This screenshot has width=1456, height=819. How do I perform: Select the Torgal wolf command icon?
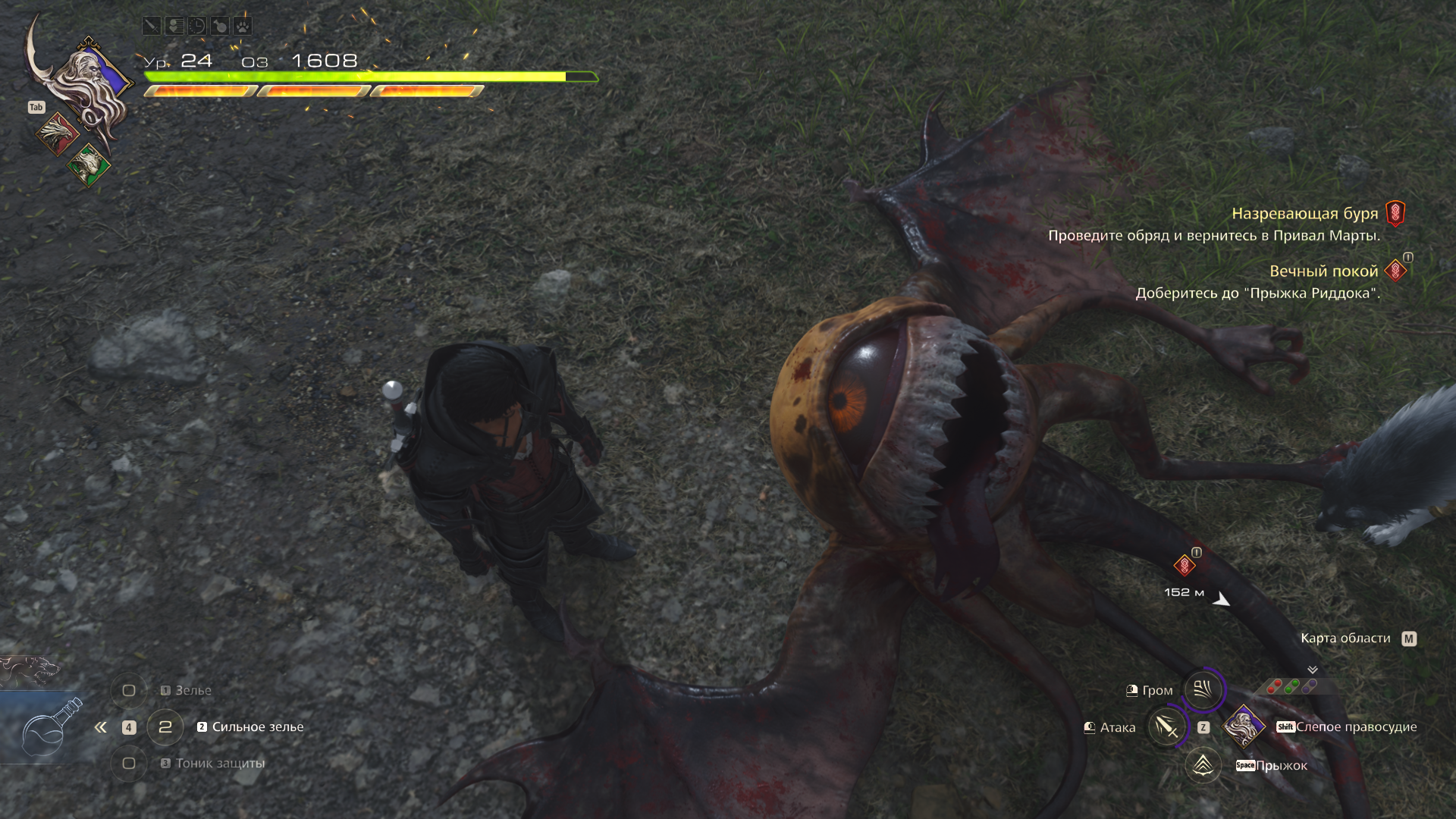pos(29,670)
